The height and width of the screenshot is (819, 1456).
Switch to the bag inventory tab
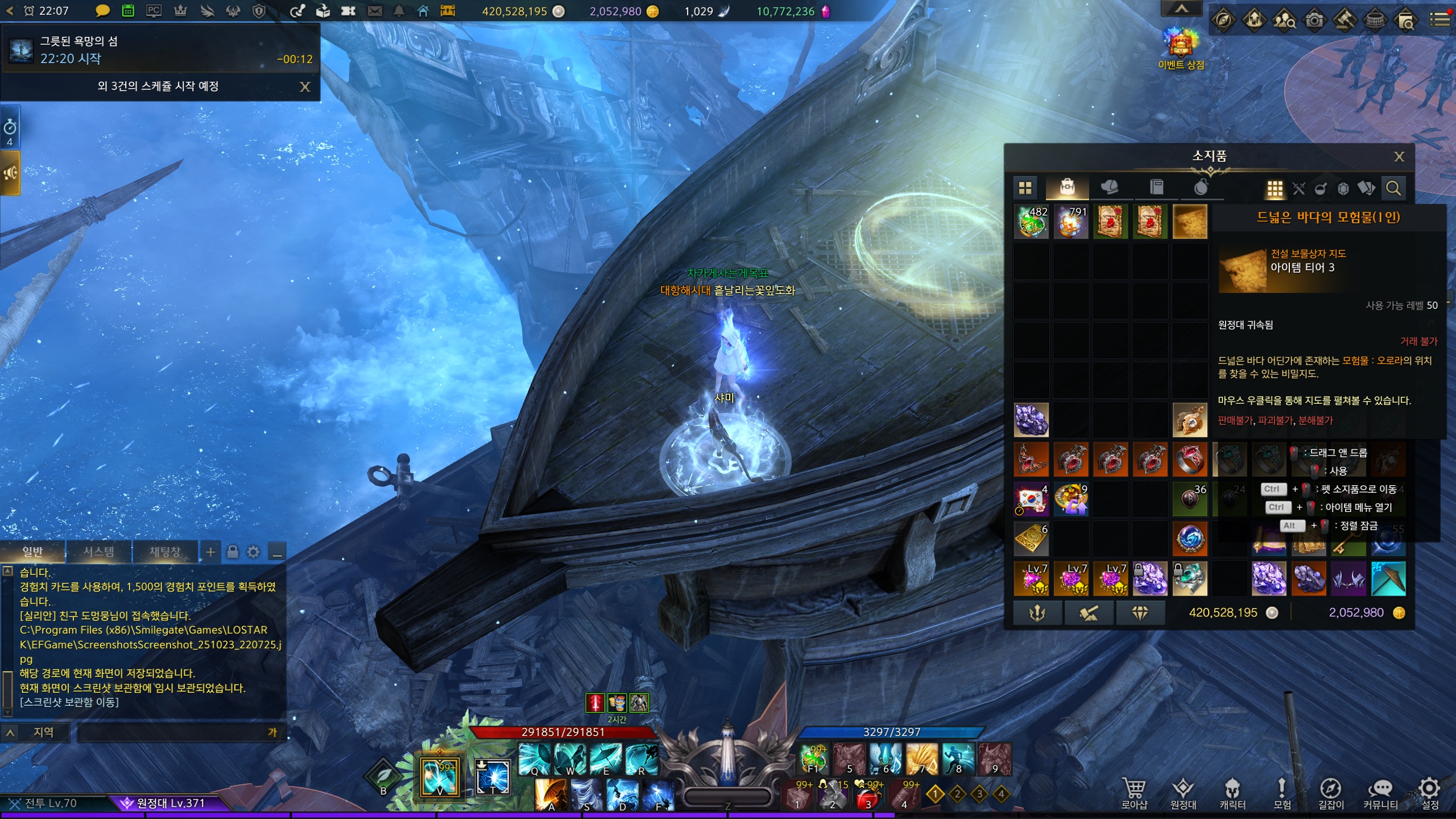(x=1067, y=187)
